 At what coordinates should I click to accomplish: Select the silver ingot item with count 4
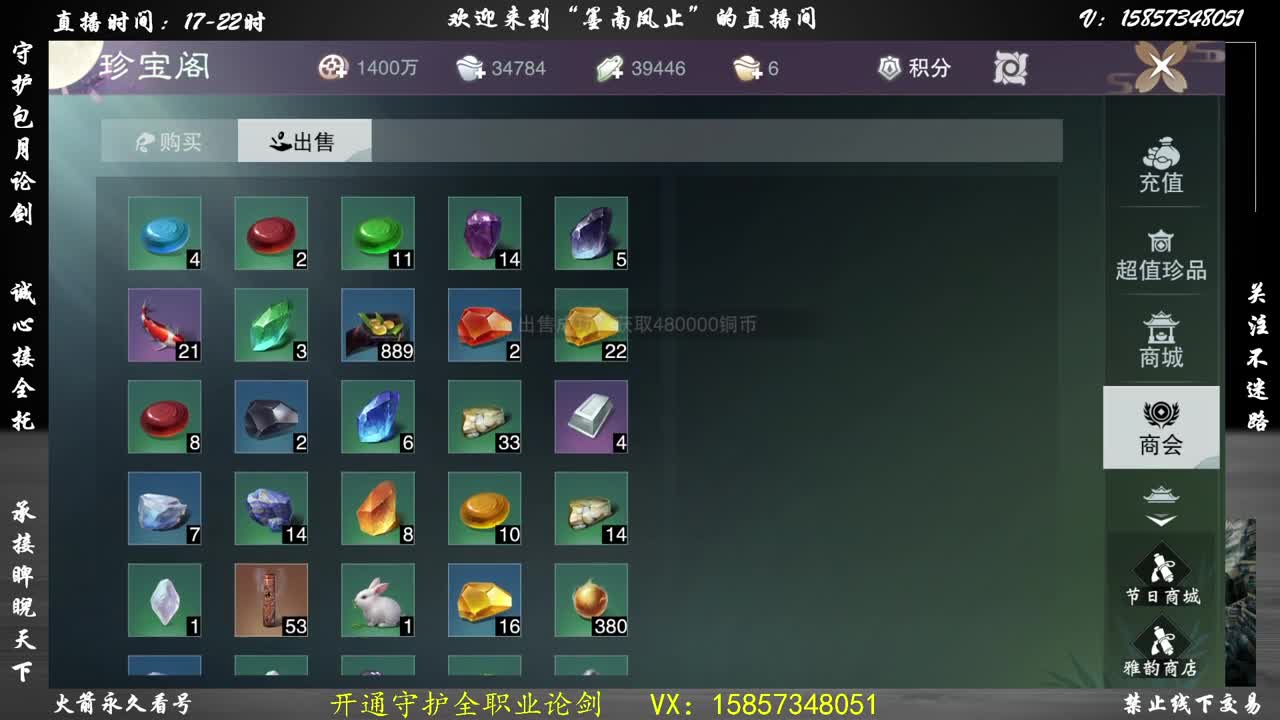click(591, 417)
